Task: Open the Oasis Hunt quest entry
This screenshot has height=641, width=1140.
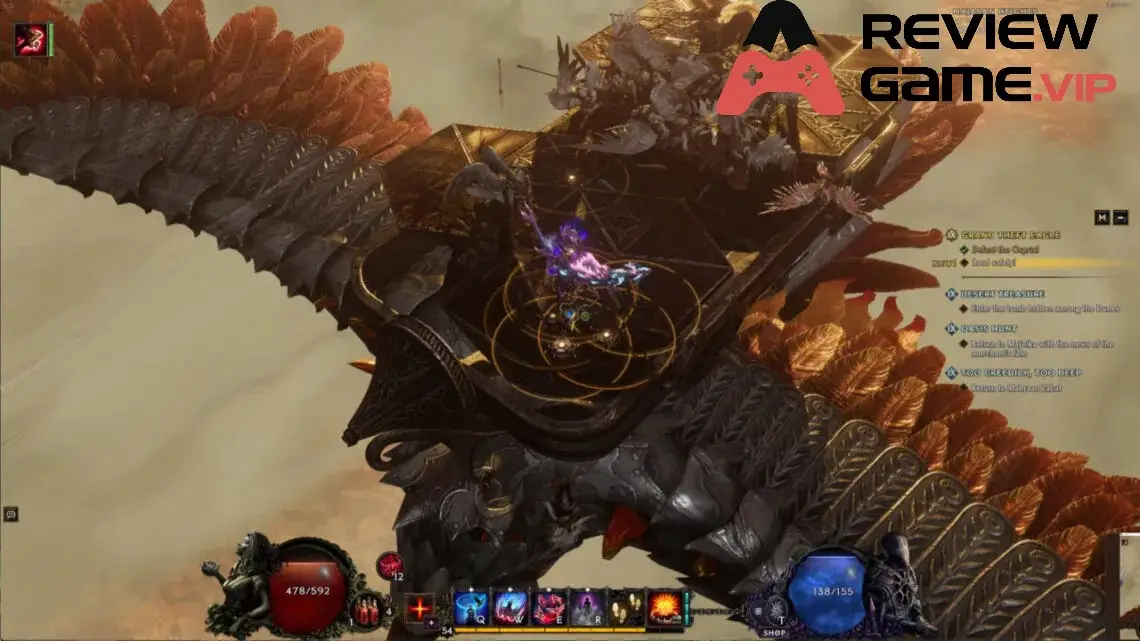Action: (988, 327)
